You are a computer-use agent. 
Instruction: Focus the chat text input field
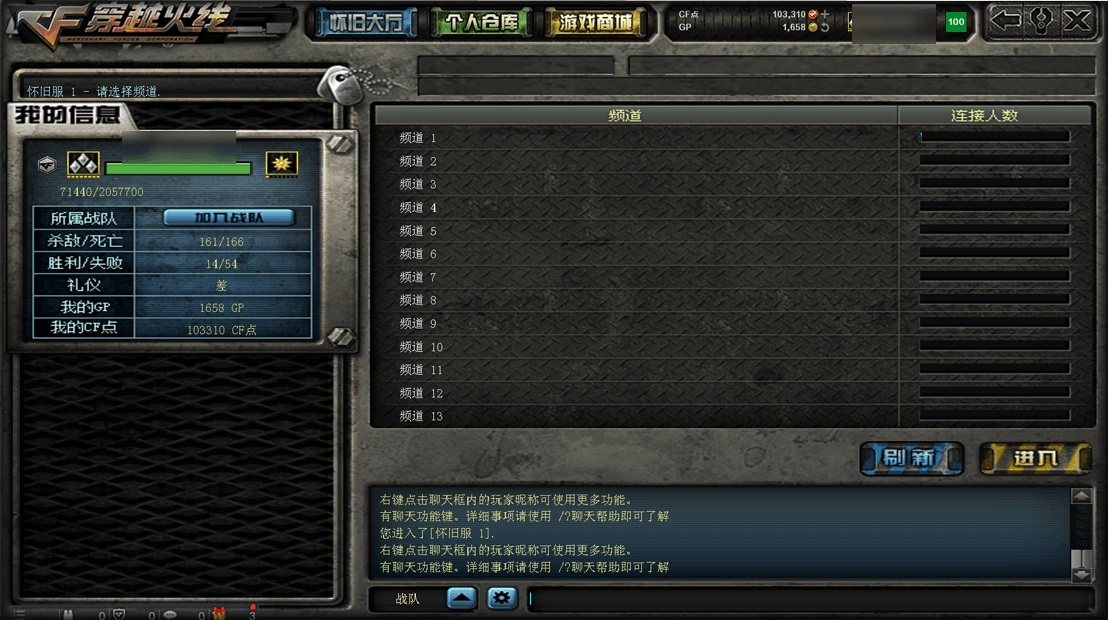808,599
